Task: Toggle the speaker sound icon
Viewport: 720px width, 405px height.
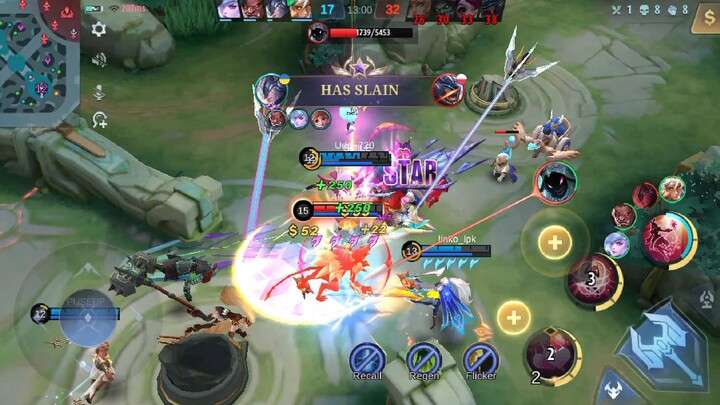Action: (x=99, y=60)
